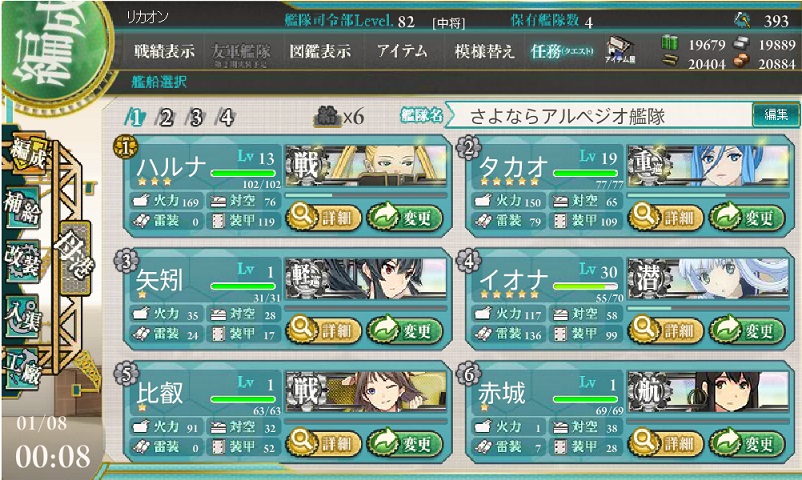This screenshot has height=480, width=802.
Task: Show the 図鑑表示 encyclopedia
Action: tap(319, 51)
